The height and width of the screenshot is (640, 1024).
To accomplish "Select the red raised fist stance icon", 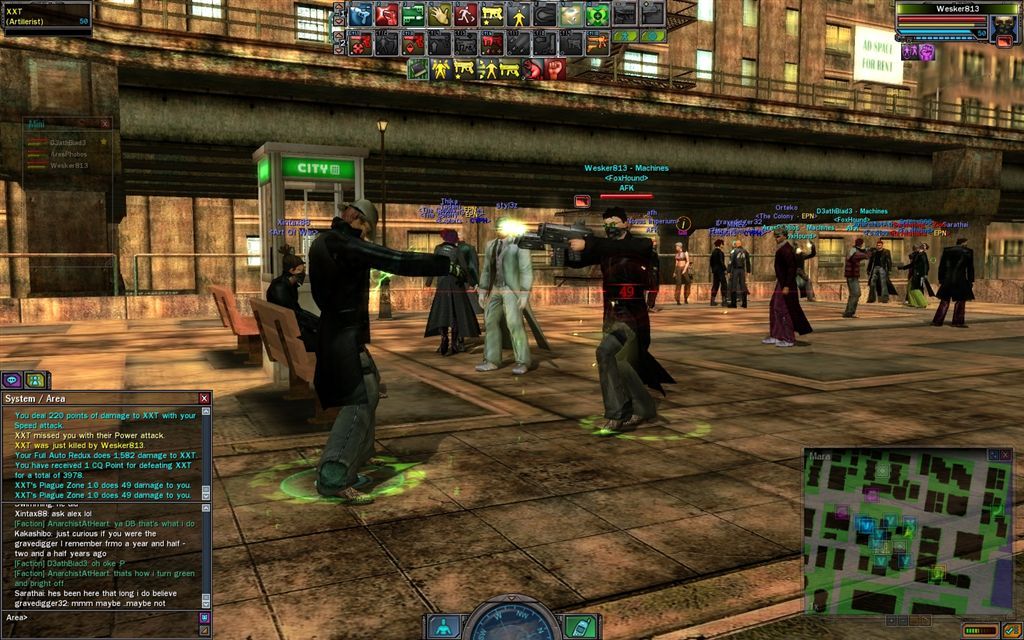I will click(x=554, y=69).
